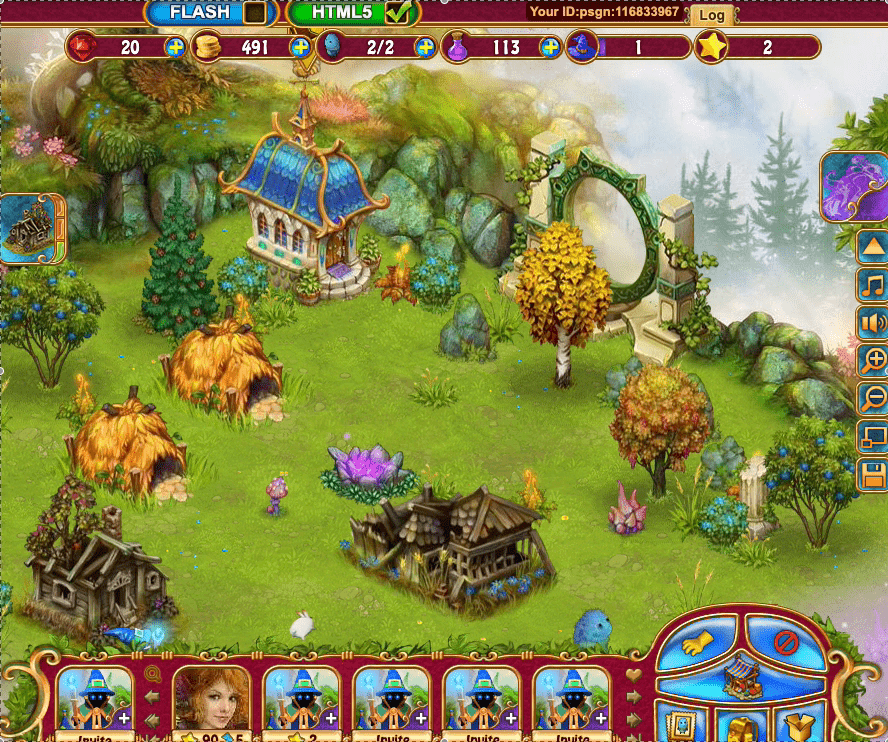
Task: Toggle the HTML5 version checkbox
Action: [398, 13]
